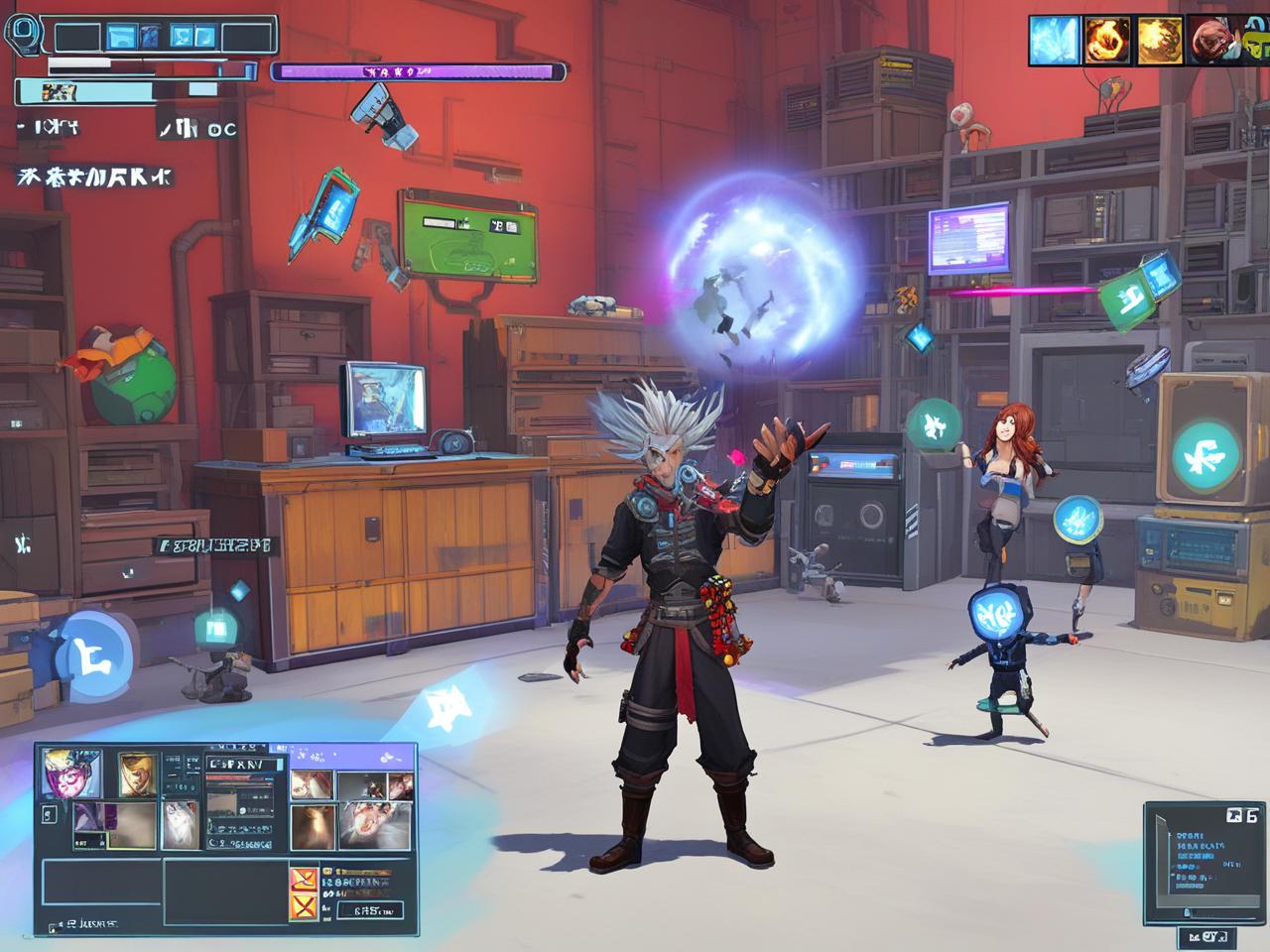The image size is (1270, 952).
Task: Activate the swirling fire ring ability
Action: pos(1106,41)
